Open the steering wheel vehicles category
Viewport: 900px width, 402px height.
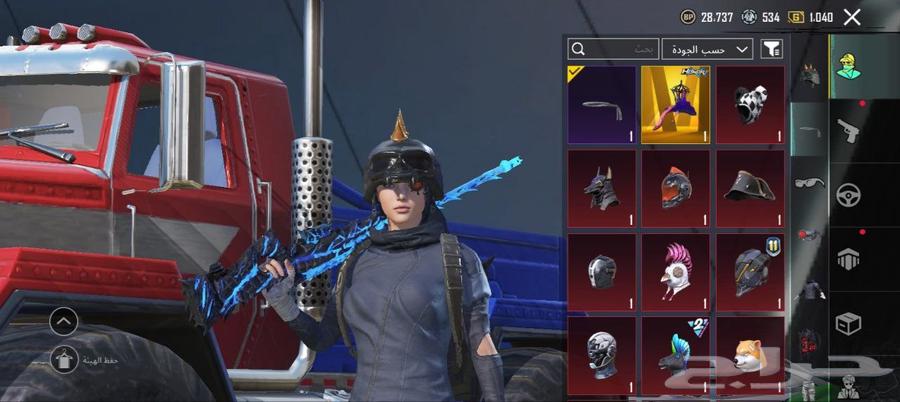tap(848, 193)
